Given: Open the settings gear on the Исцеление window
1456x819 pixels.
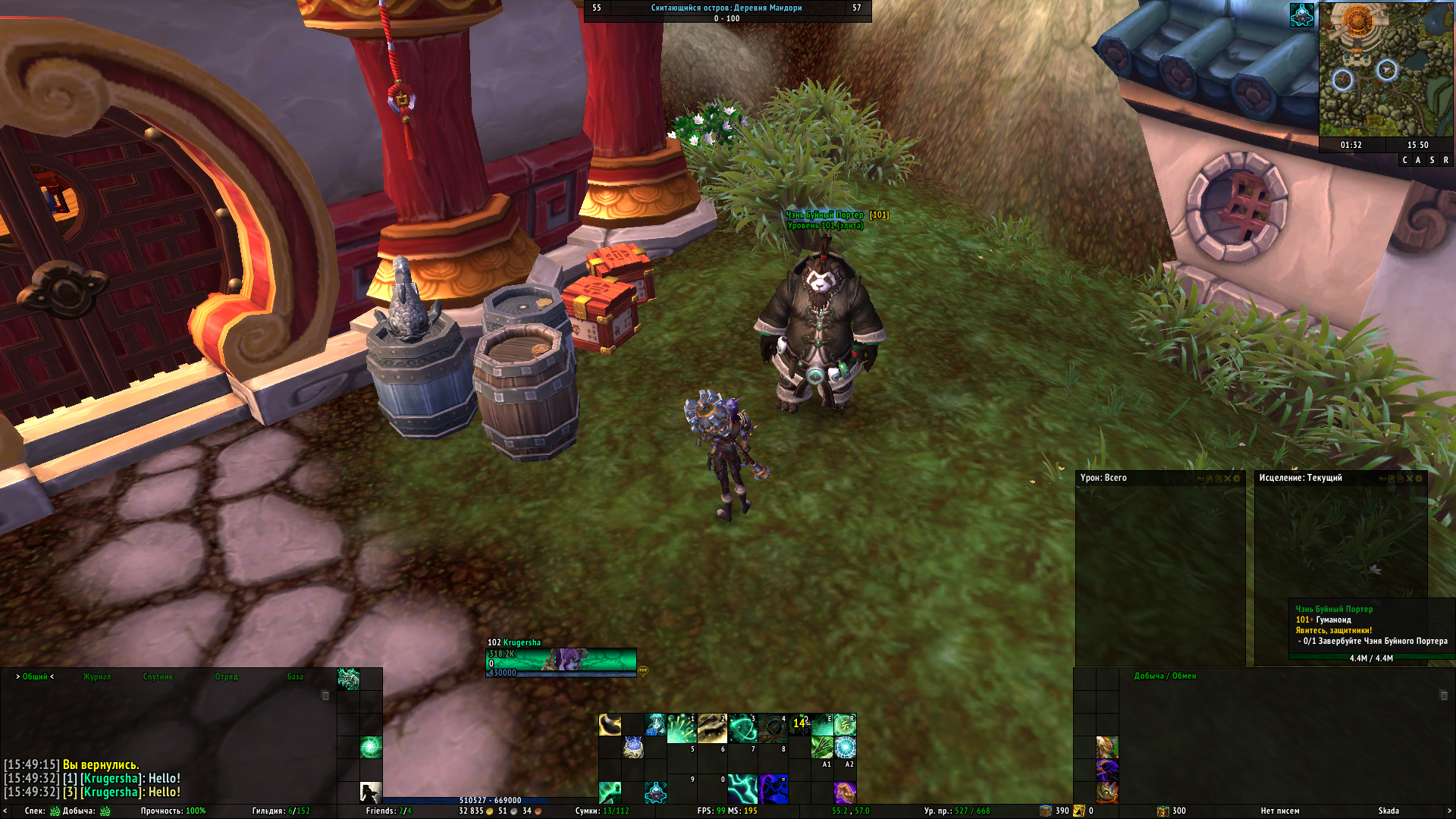Looking at the screenshot, I should 1419,479.
